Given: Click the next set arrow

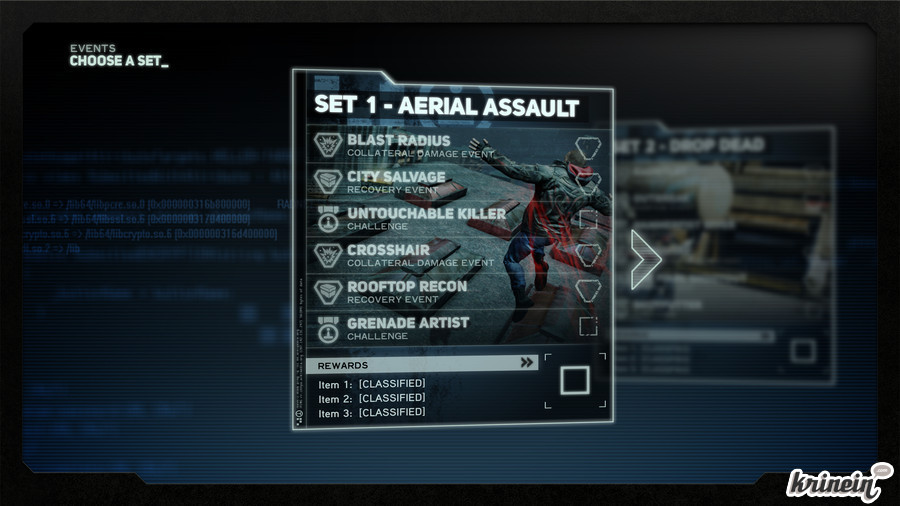Looking at the screenshot, I should (x=645, y=258).
